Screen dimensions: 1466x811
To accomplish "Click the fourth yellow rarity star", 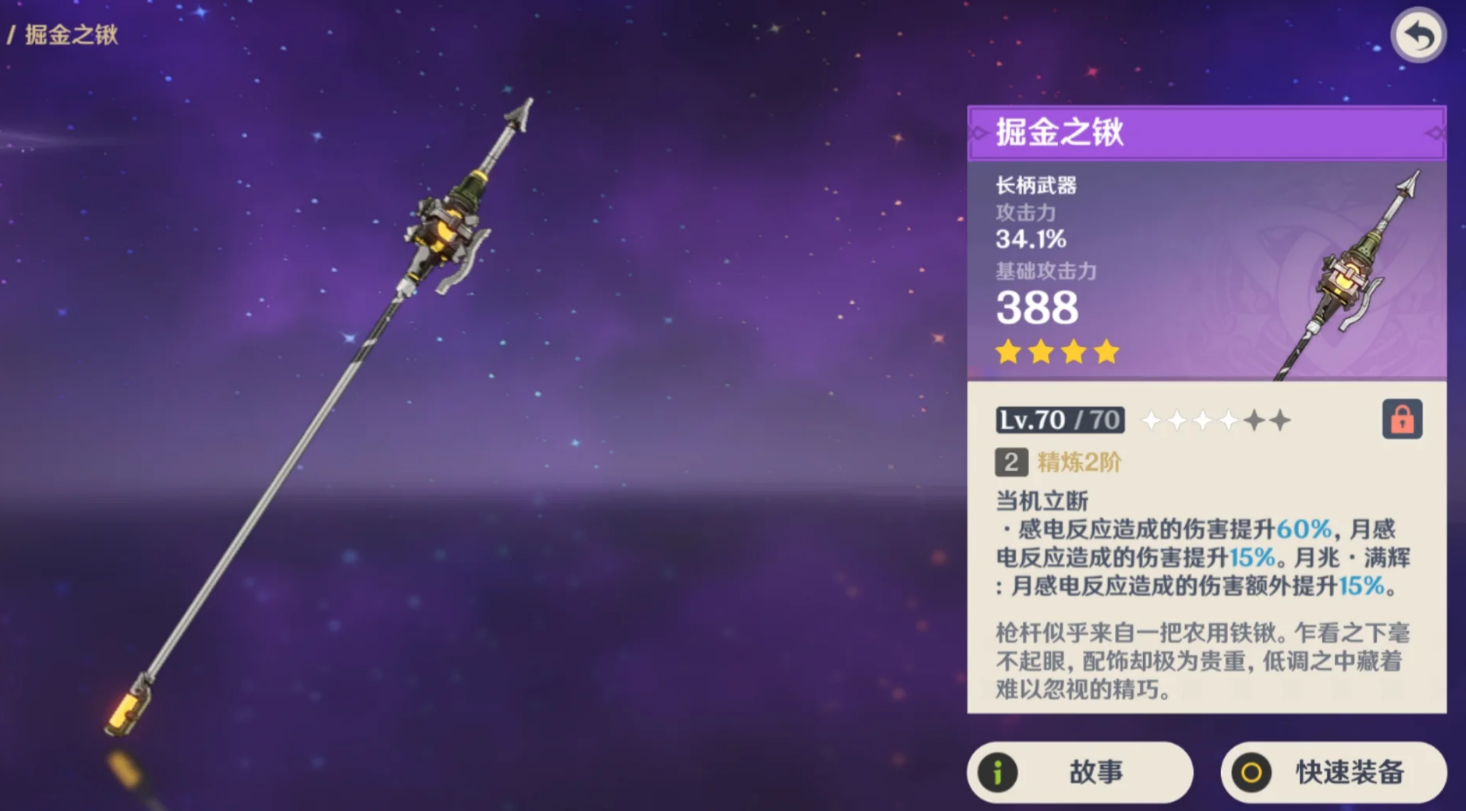I will click(x=1105, y=351).
